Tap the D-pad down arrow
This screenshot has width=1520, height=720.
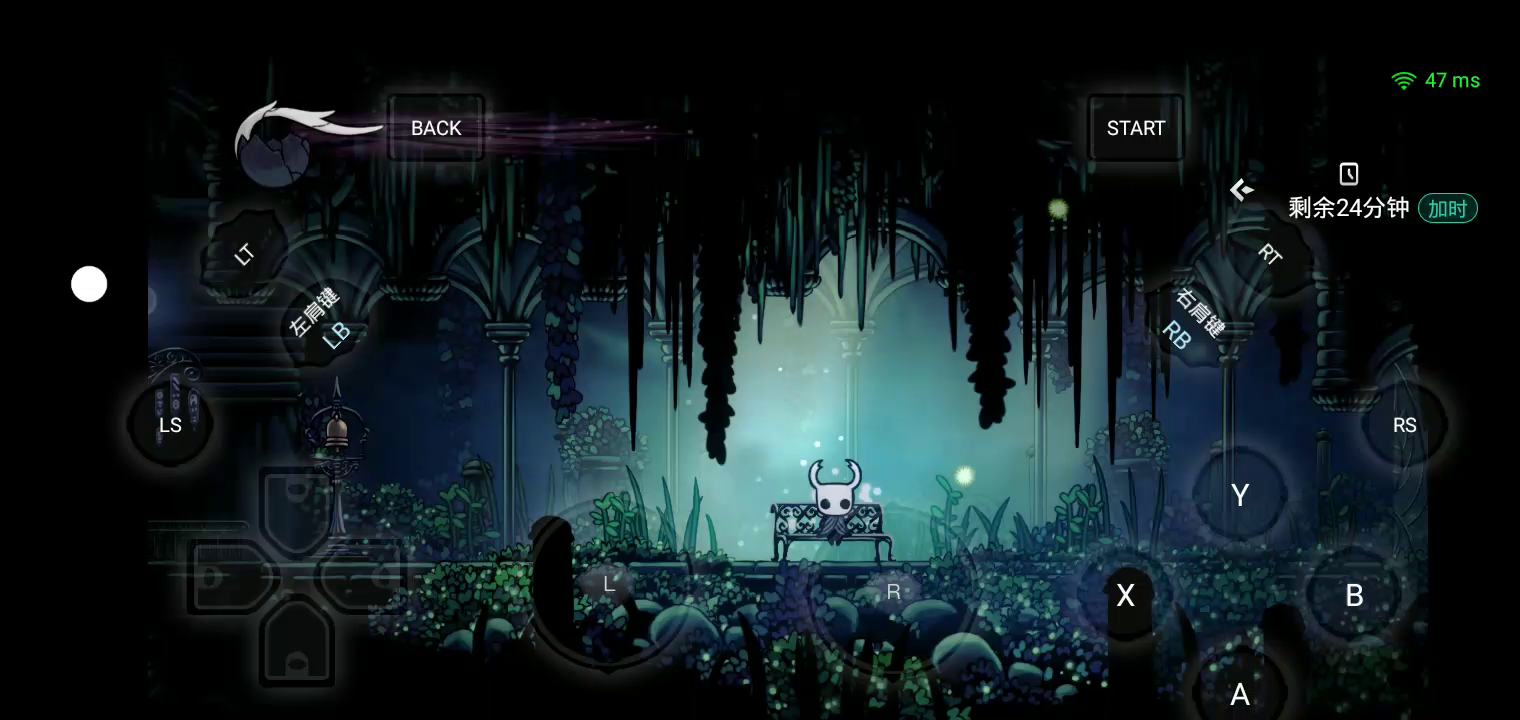[296, 645]
